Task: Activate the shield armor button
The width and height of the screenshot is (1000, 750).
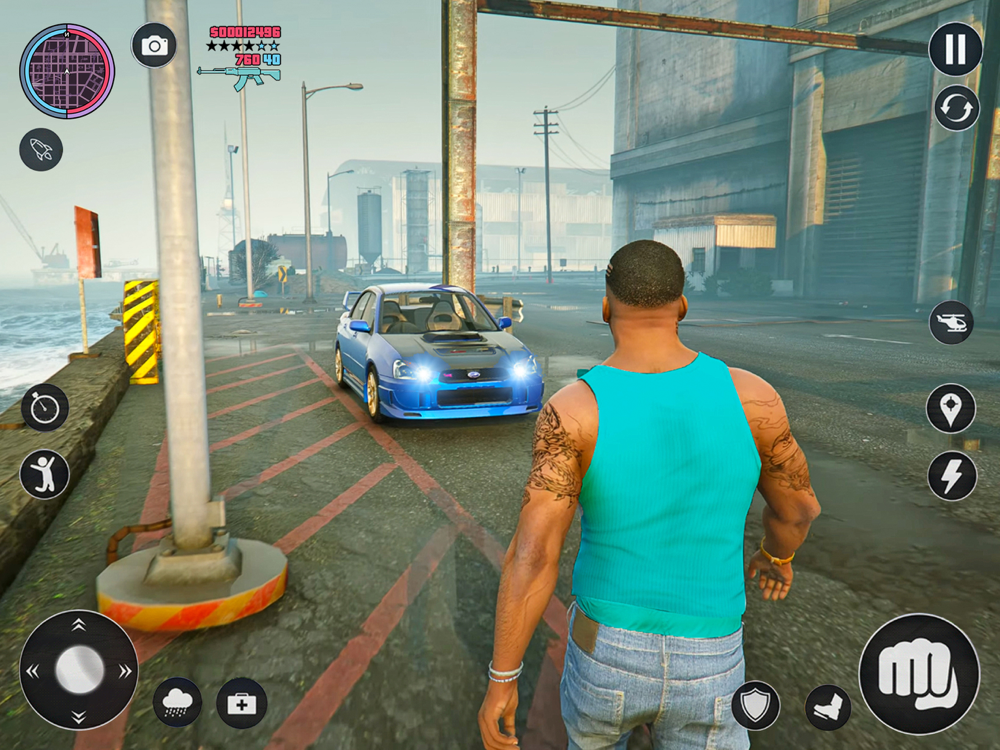Action: pyautogui.click(x=755, y=705)
